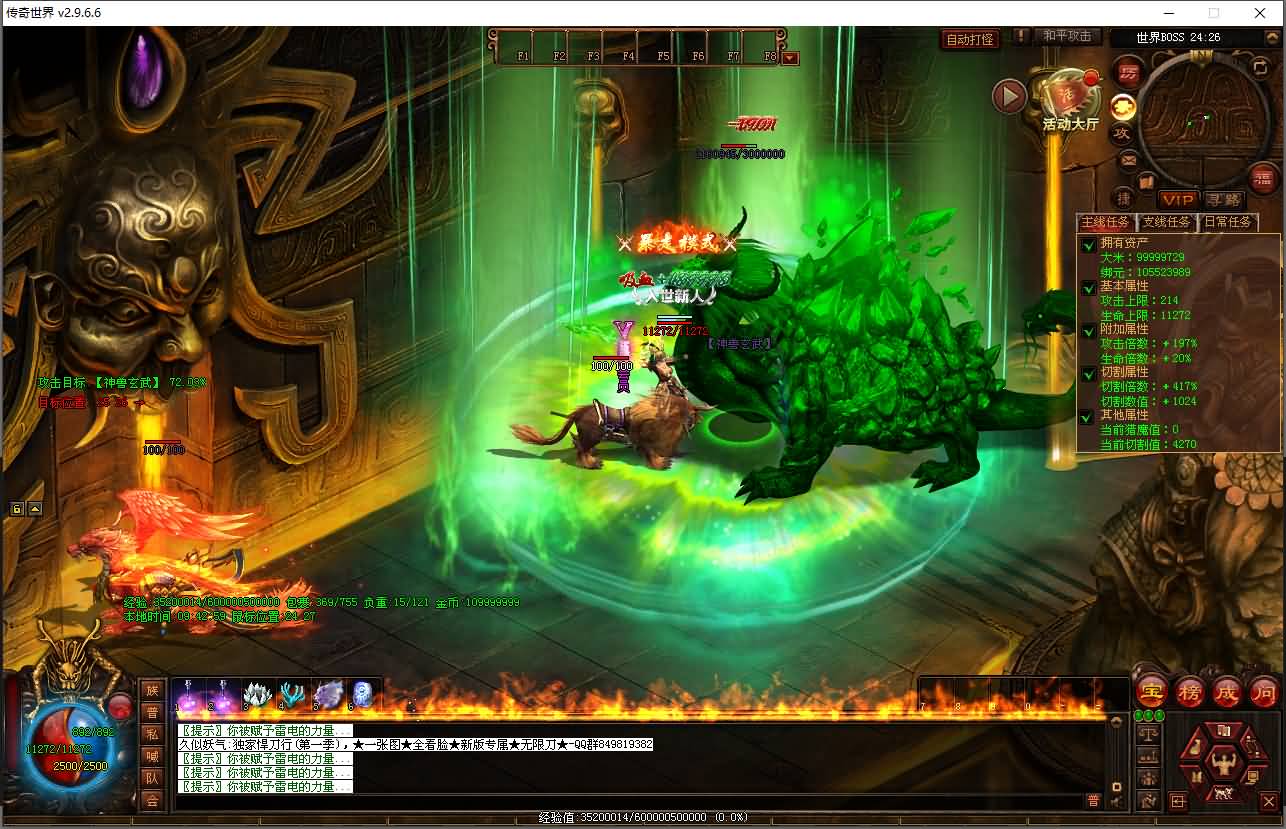The height and width of the screenshot is (829, 1286).
Task: Click the circular minimap
Action: (x=1197, y=108)
